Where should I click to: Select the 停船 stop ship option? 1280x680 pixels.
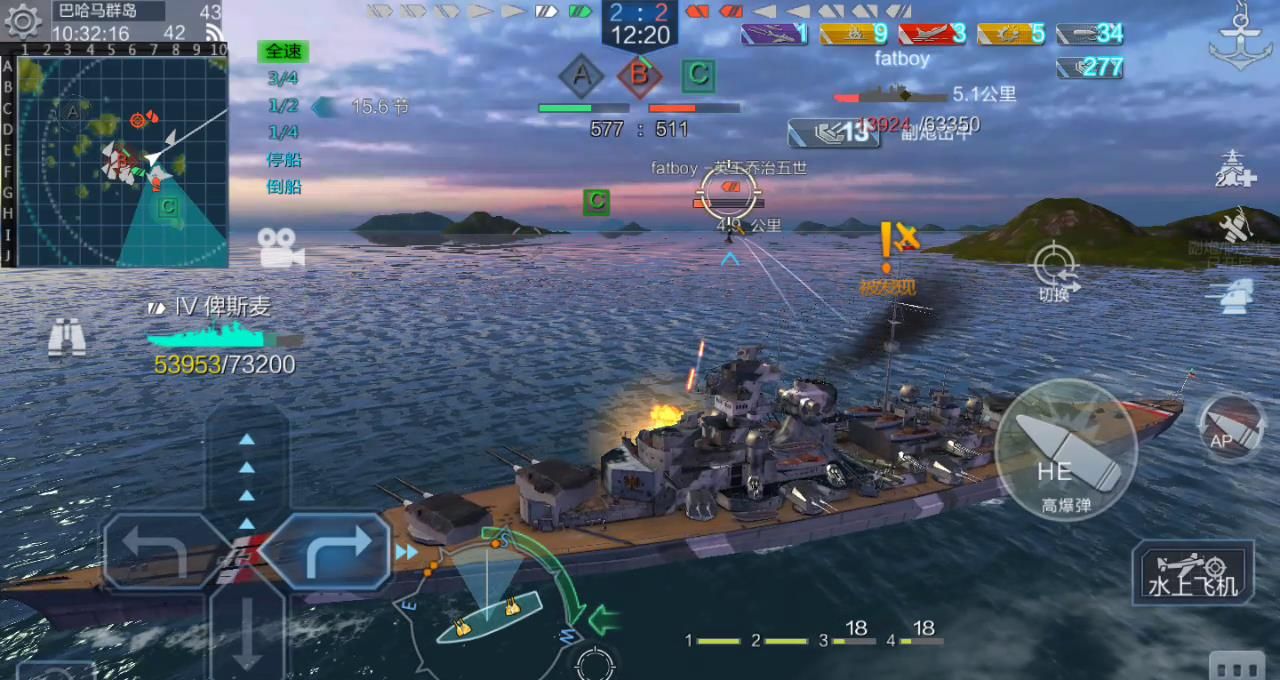point(283,160)
